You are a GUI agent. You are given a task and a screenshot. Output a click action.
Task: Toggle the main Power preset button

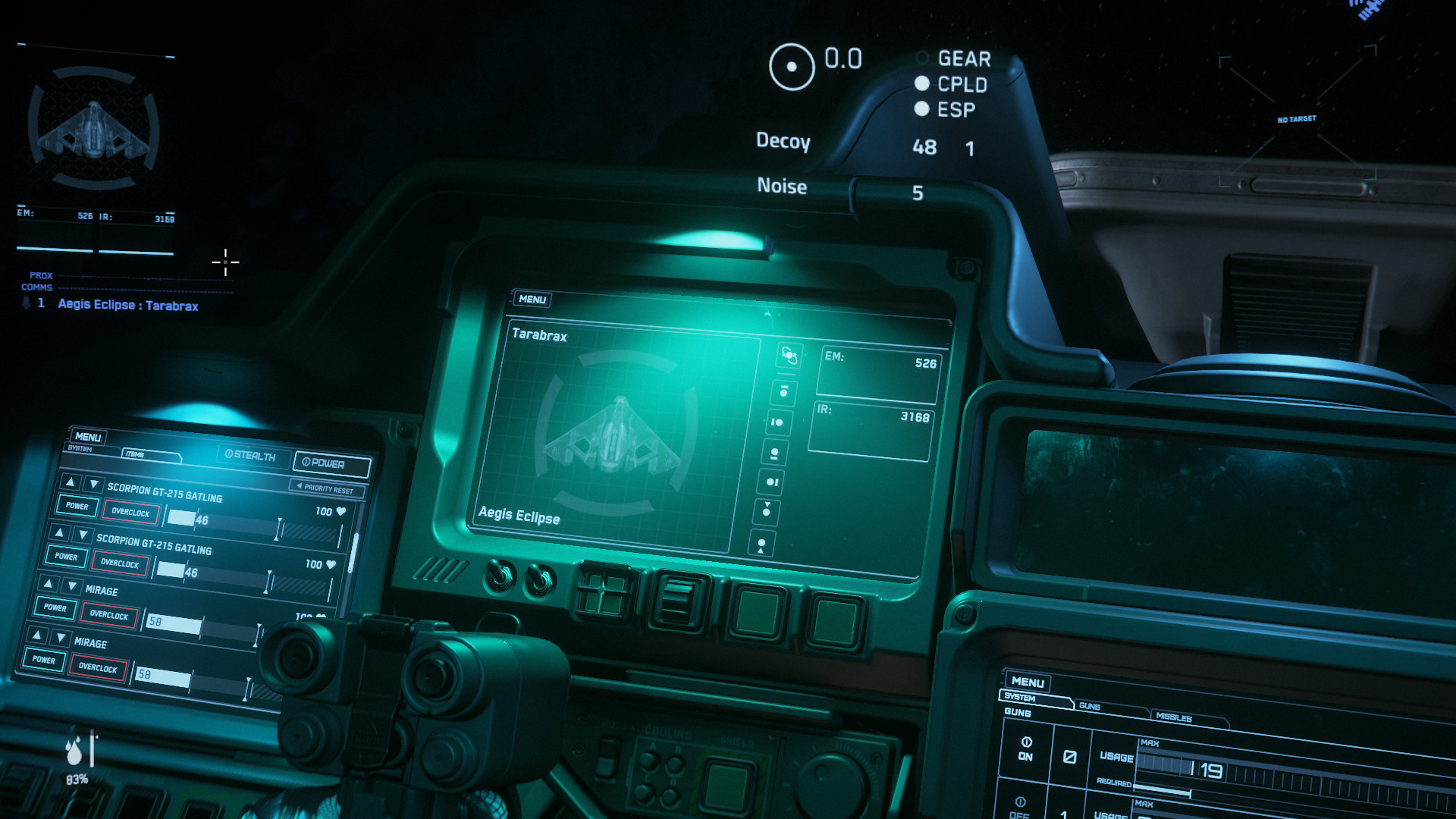point(331,463)
